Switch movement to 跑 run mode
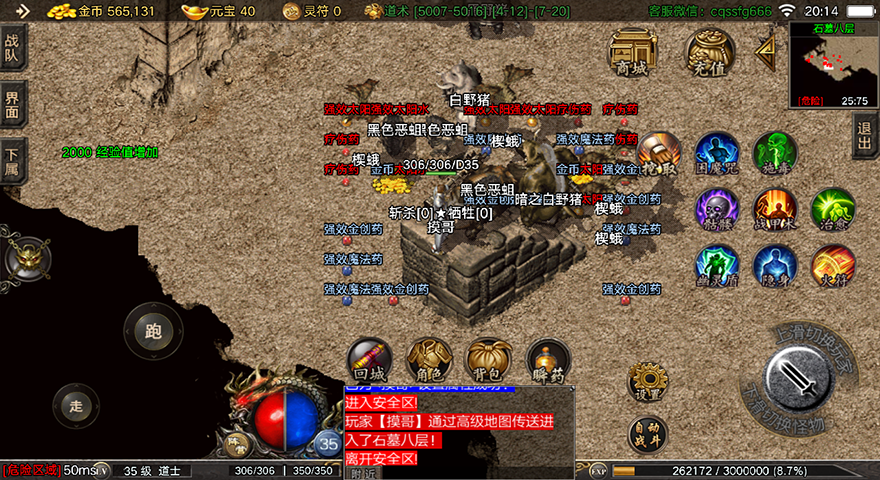 (153, 331)
